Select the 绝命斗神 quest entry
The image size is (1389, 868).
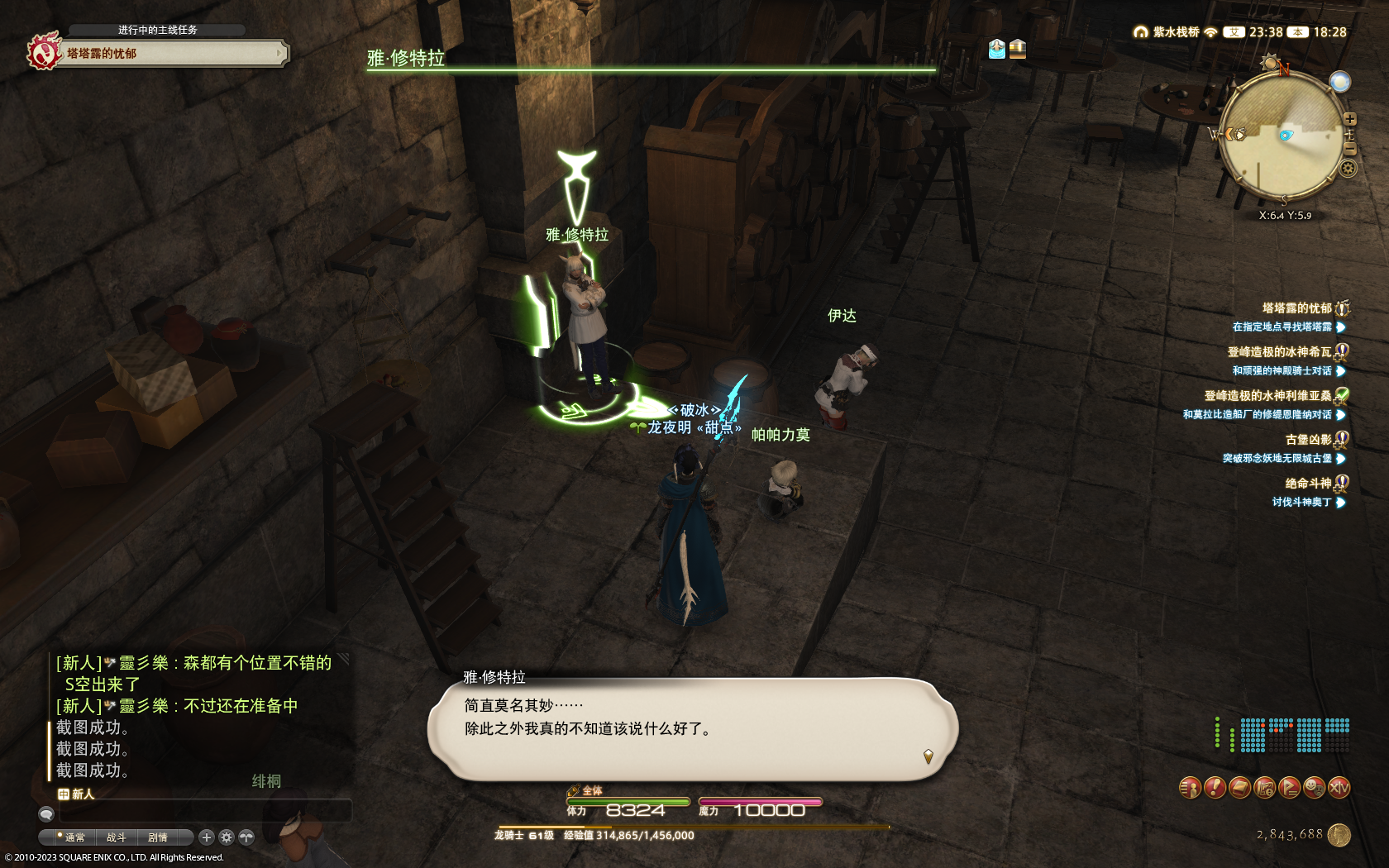click(1308, 484)
